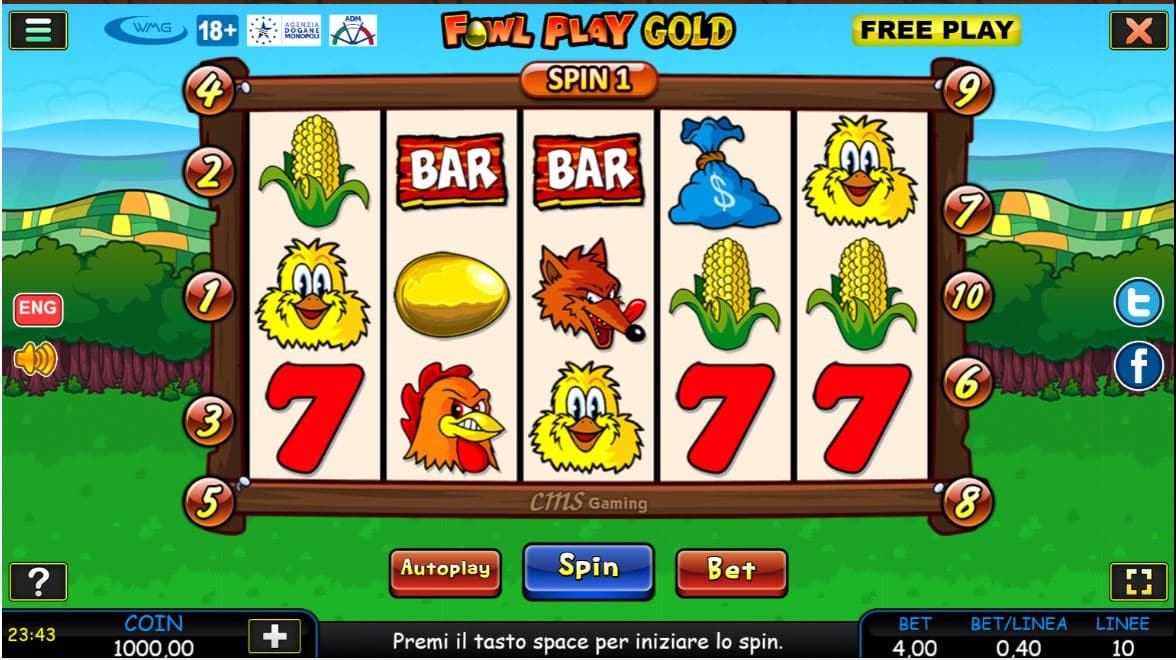Viewport: 1176px width, 660px height.
Task: Select payline number 7
Action: [x=967, y=212]
